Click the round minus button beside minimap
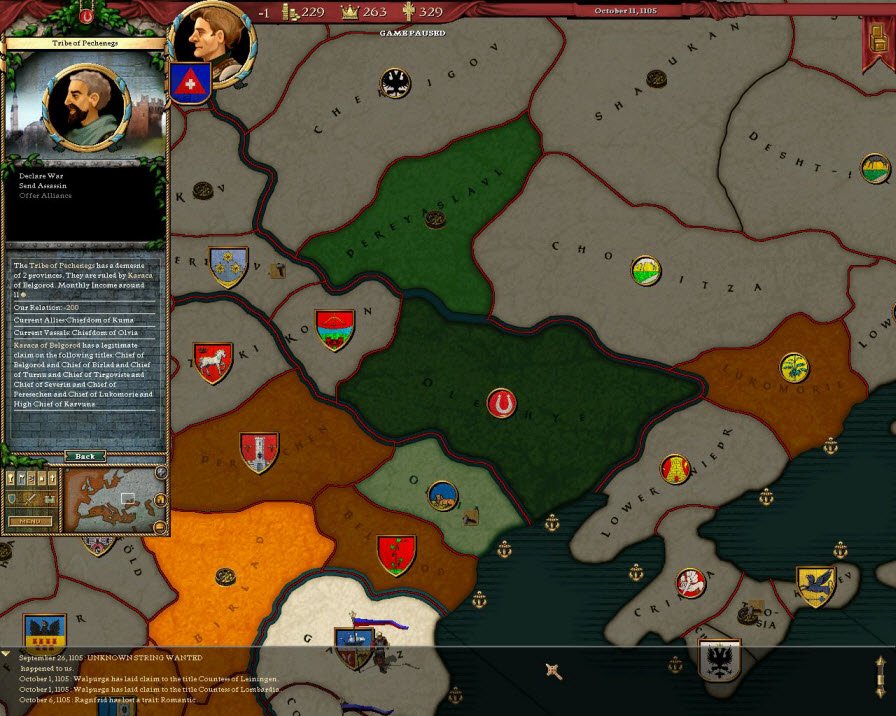The width and height of the screenshot is (896, 716). (x=161, y=526)
